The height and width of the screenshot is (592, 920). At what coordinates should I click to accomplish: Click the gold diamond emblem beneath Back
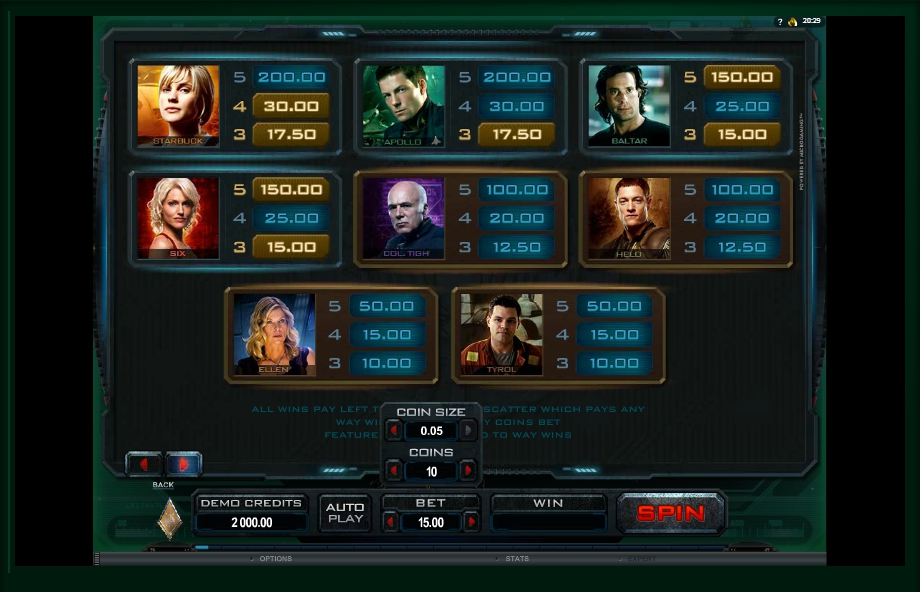click(170, 518)
